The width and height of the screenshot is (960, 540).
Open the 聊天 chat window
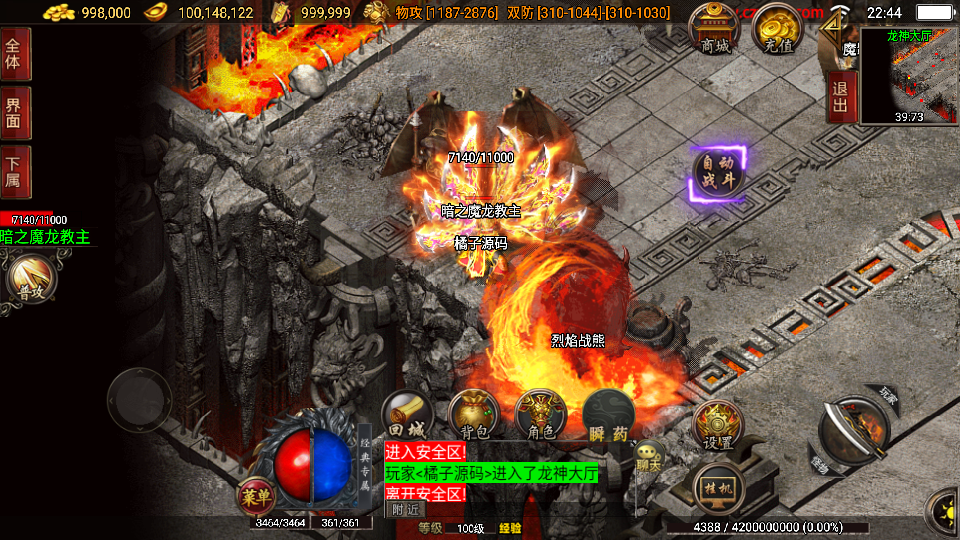[650, 460]
